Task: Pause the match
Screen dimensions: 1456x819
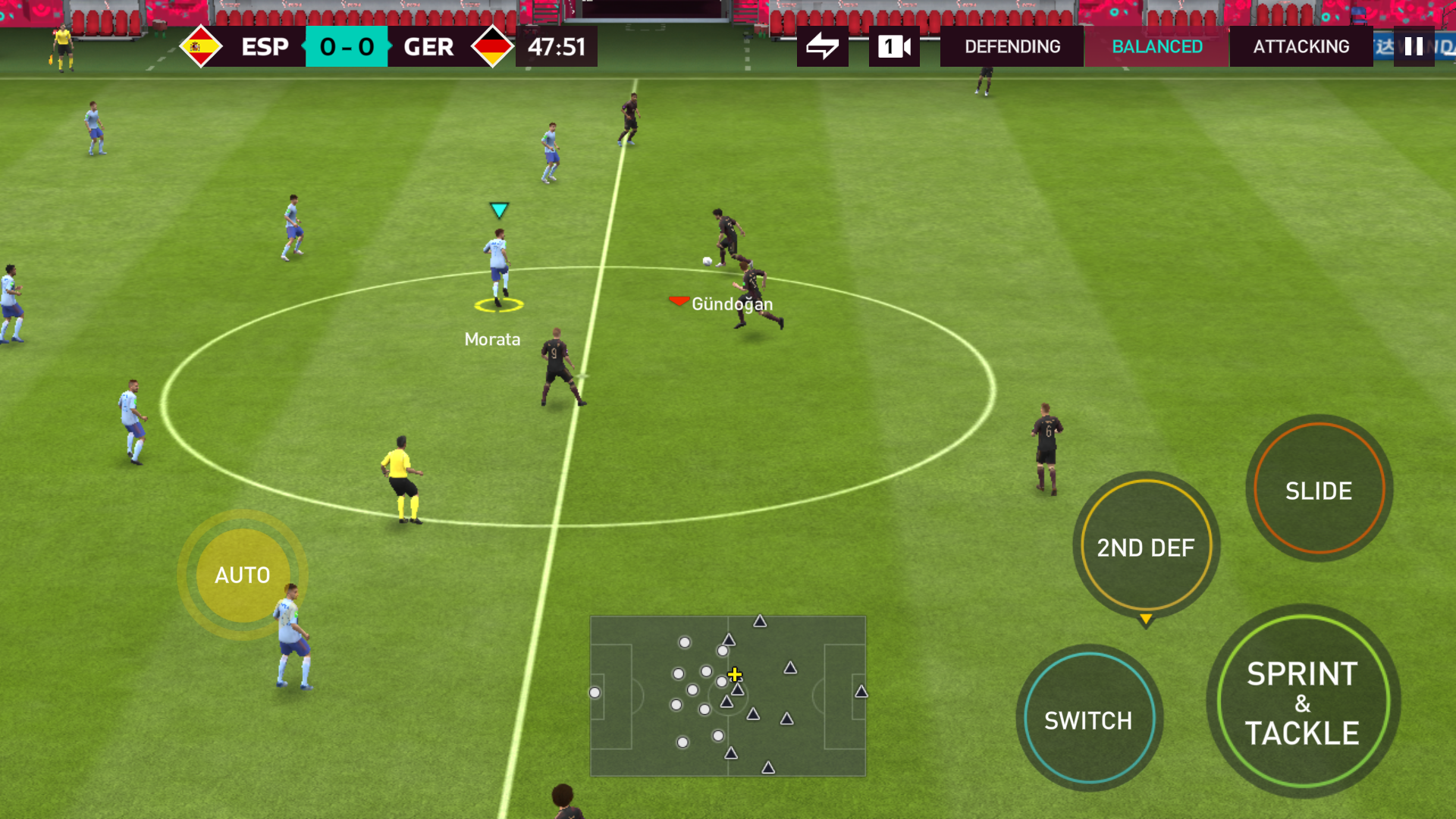Action: (1414, 47)
